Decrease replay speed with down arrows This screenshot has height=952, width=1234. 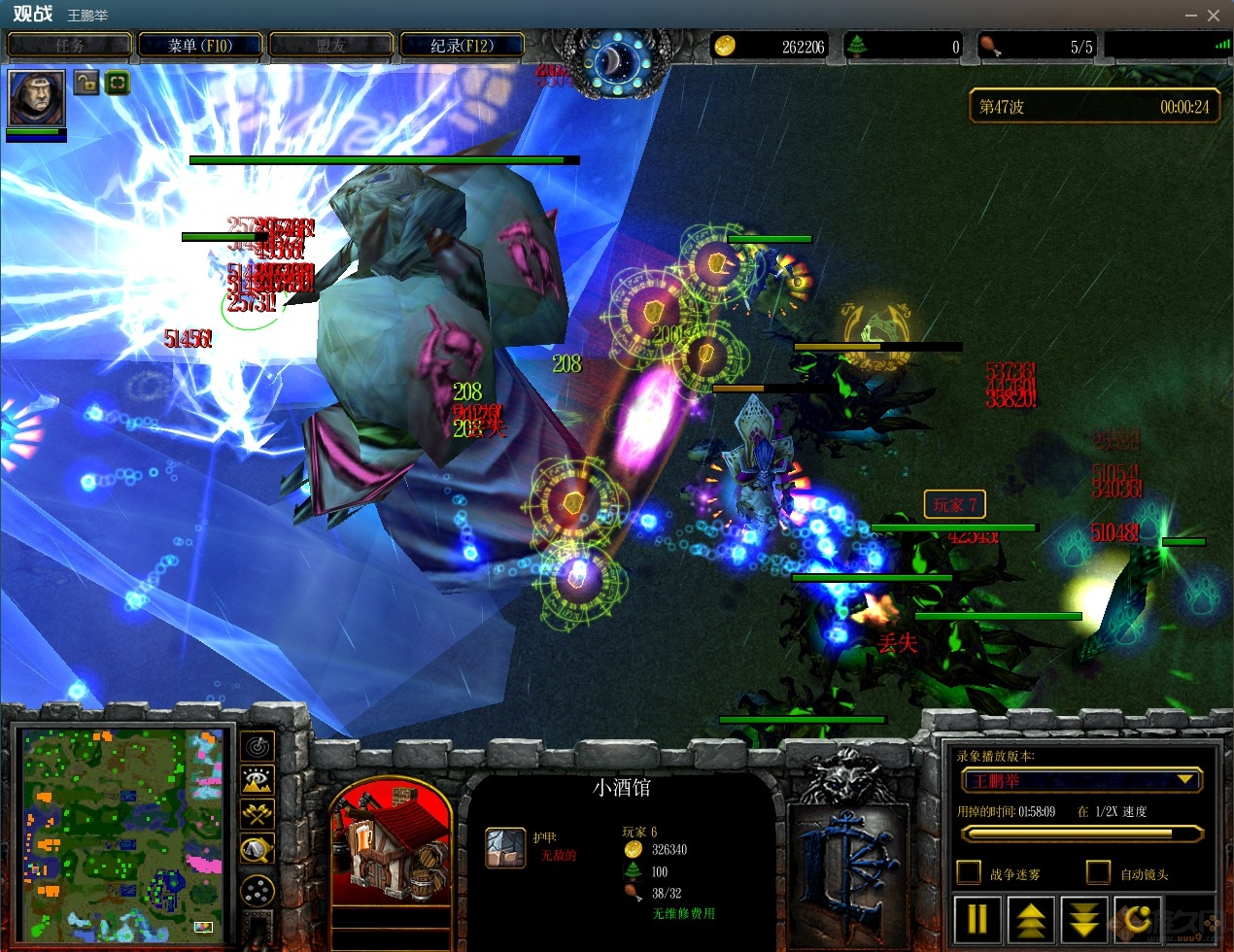point(1083,918)
